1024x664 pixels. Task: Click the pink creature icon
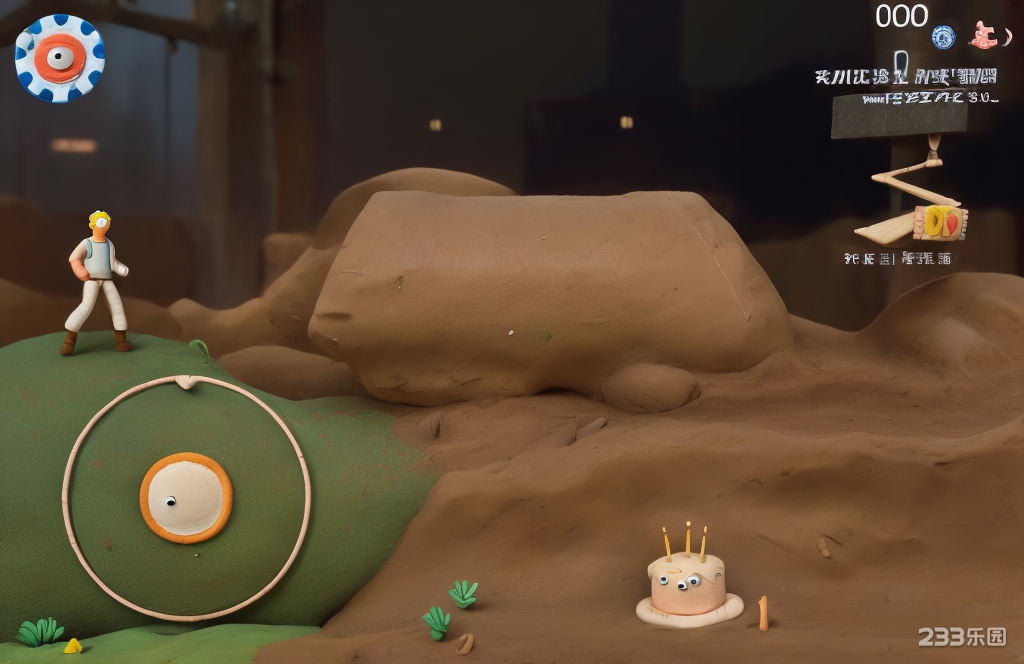point(985,37)
